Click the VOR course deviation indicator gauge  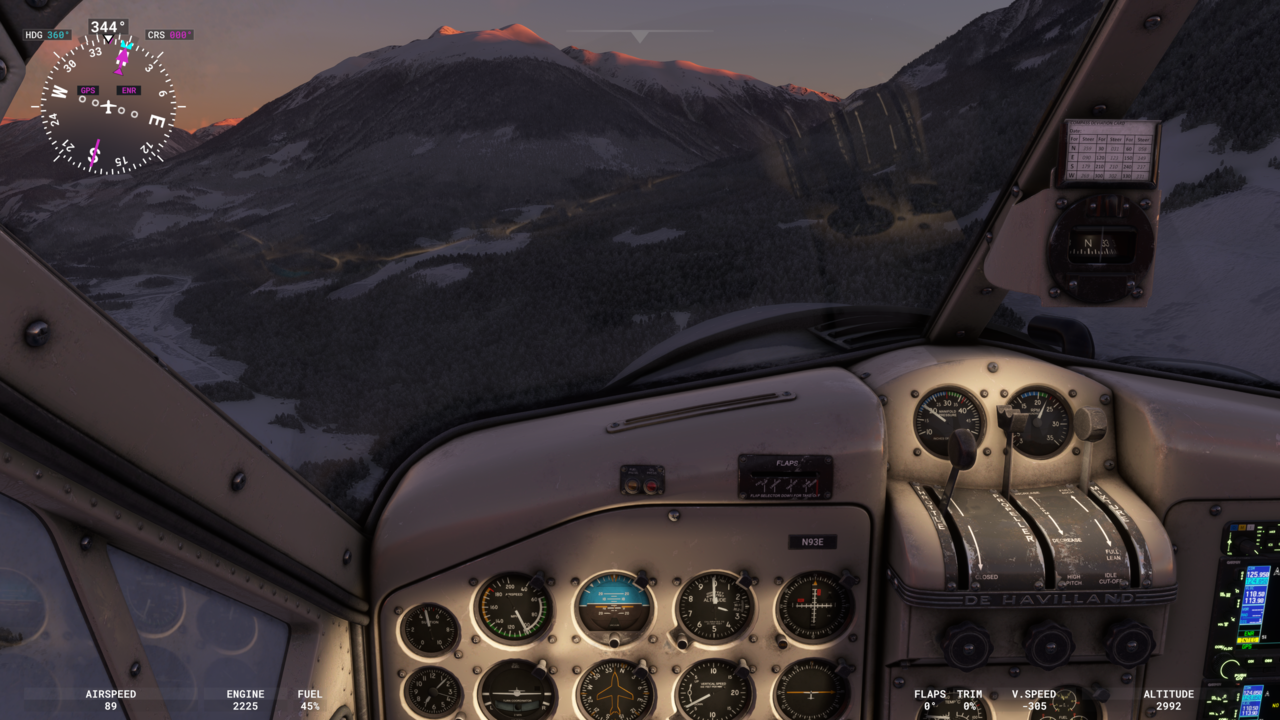pos(813,605)
